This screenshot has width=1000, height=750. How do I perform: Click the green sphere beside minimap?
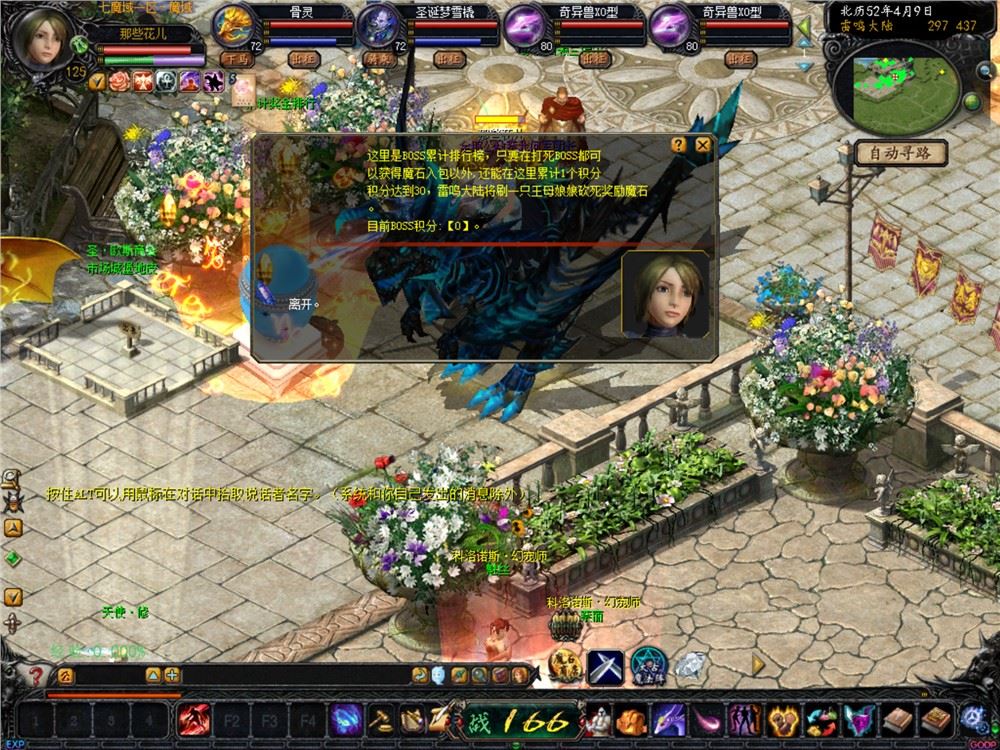tap(970, 101)
